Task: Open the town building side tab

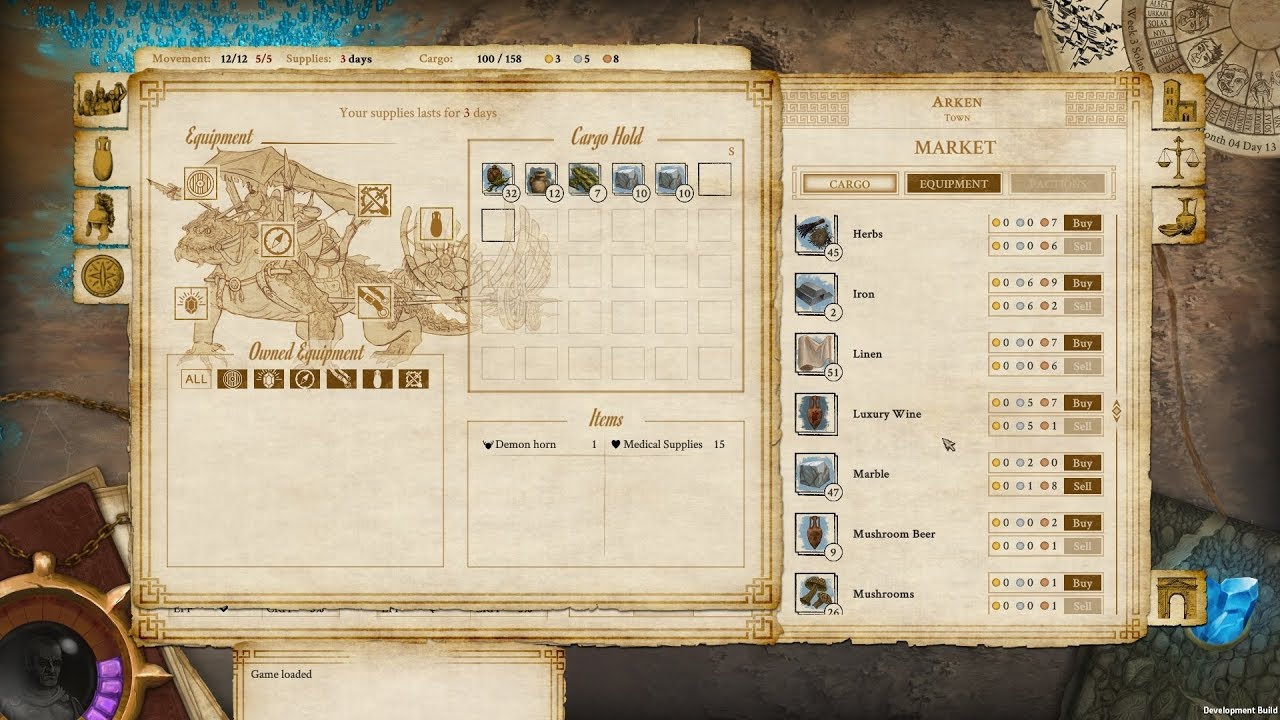Action: coord(1181,100)
